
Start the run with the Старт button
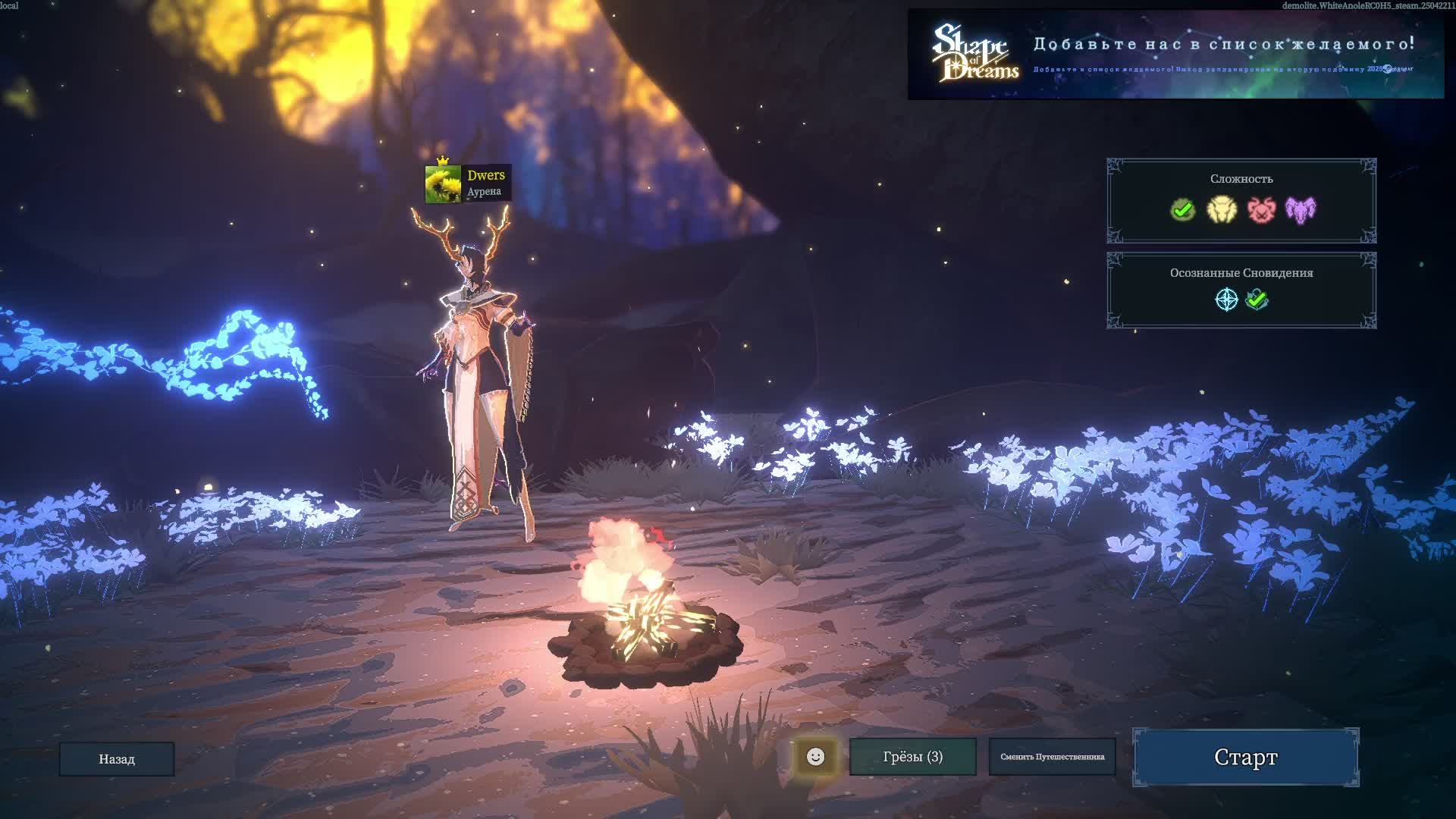1245,757
